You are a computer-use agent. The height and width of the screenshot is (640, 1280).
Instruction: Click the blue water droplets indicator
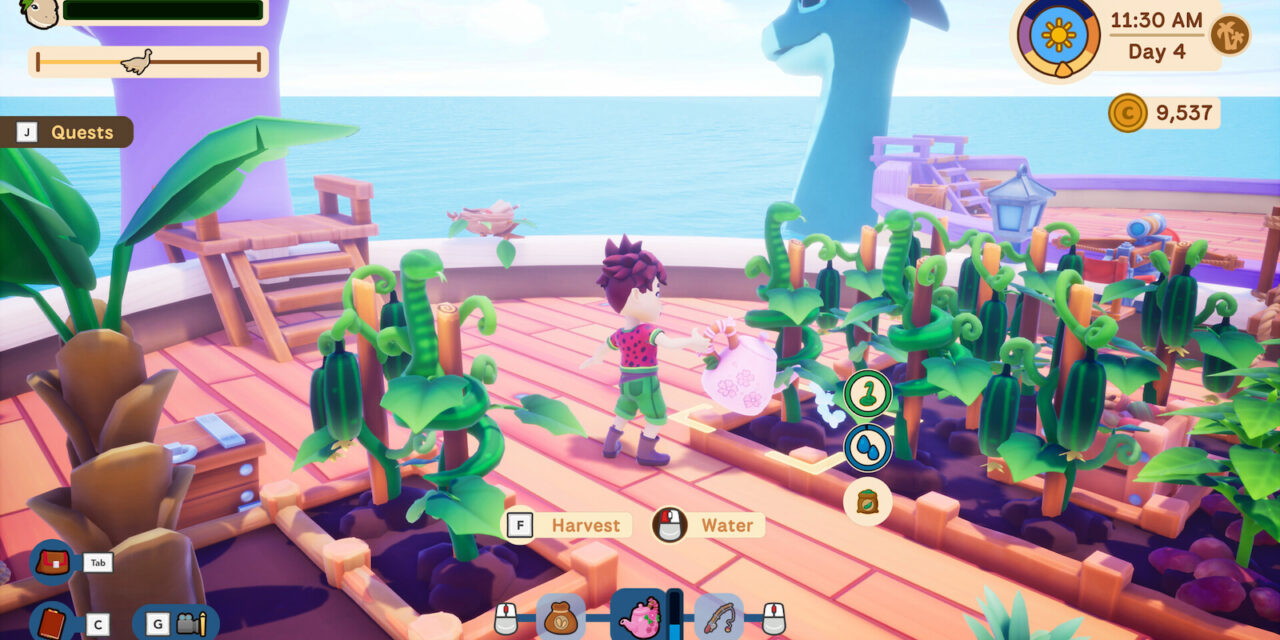[867, 447]
